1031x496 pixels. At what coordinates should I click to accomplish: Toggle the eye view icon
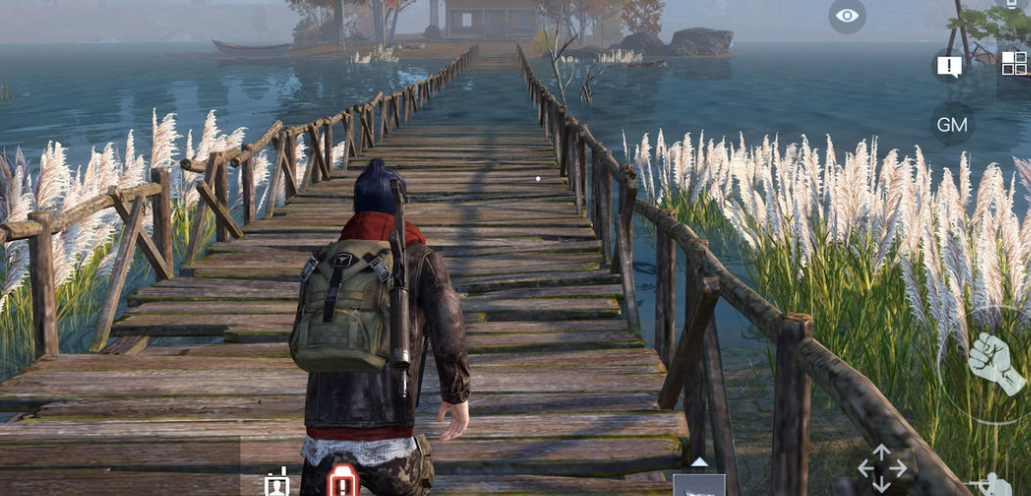847,16
